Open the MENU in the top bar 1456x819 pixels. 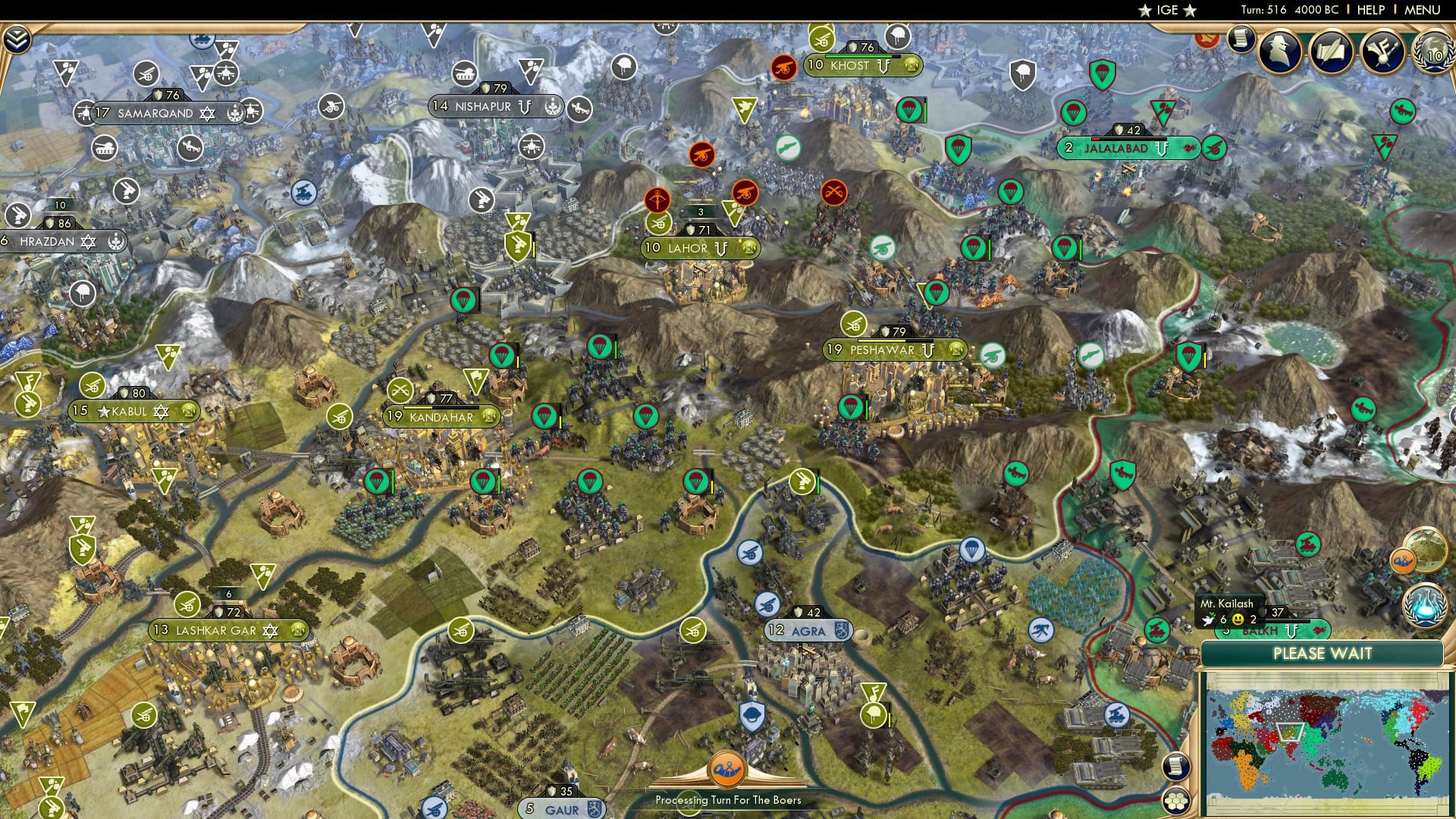point(1423,11)
